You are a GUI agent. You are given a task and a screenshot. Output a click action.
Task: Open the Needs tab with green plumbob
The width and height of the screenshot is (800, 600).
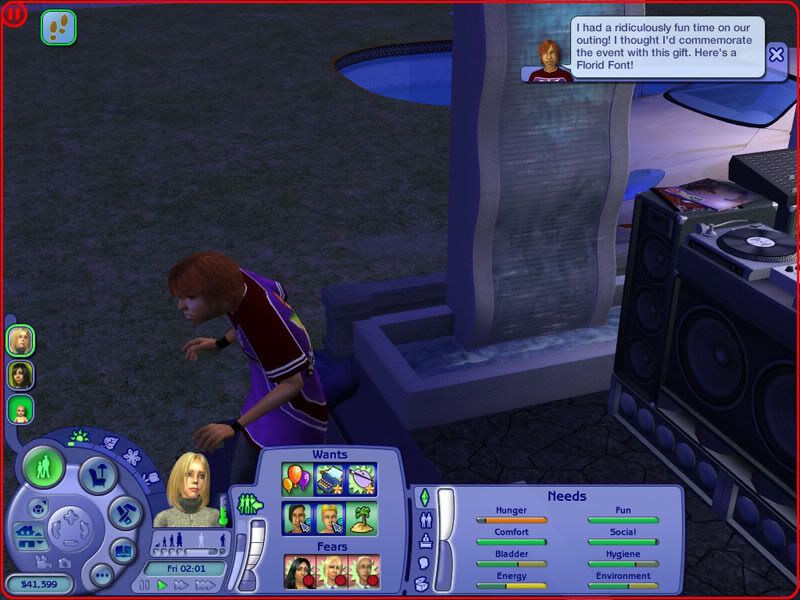pos(423,497)
